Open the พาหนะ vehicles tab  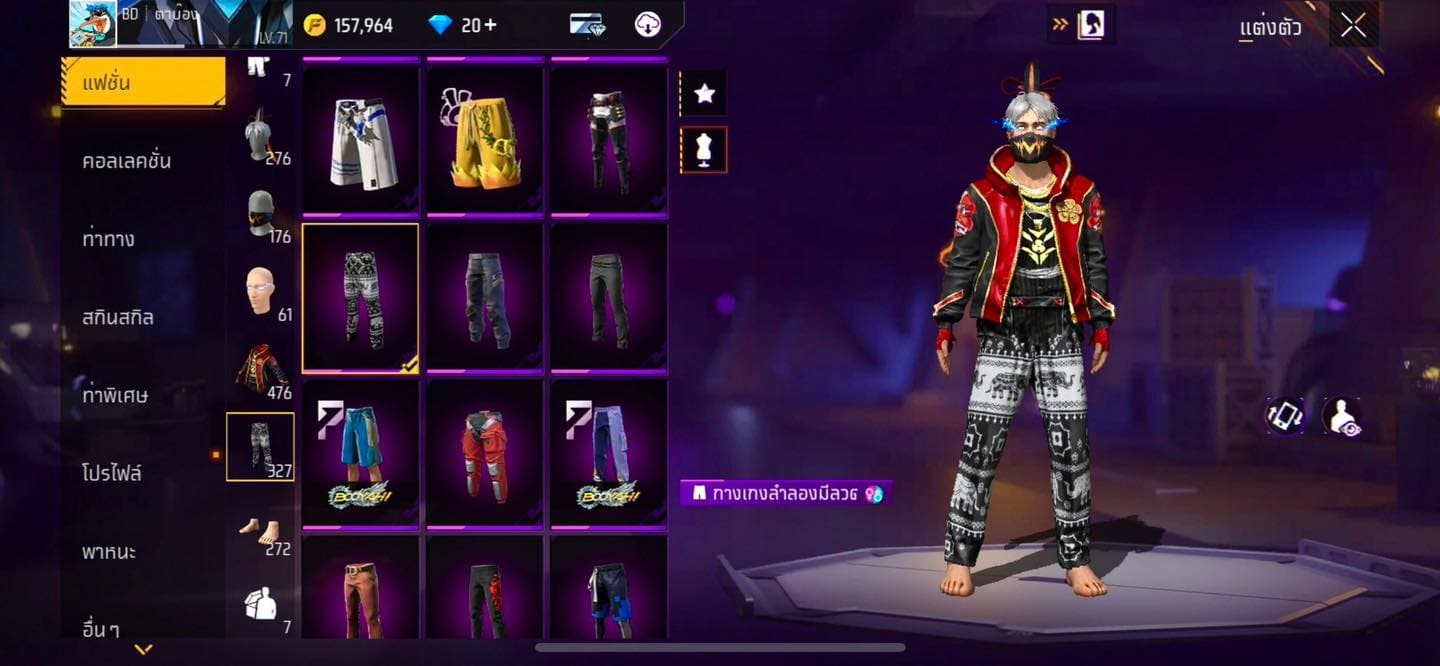pyautogui.click(x=109, y=552)
